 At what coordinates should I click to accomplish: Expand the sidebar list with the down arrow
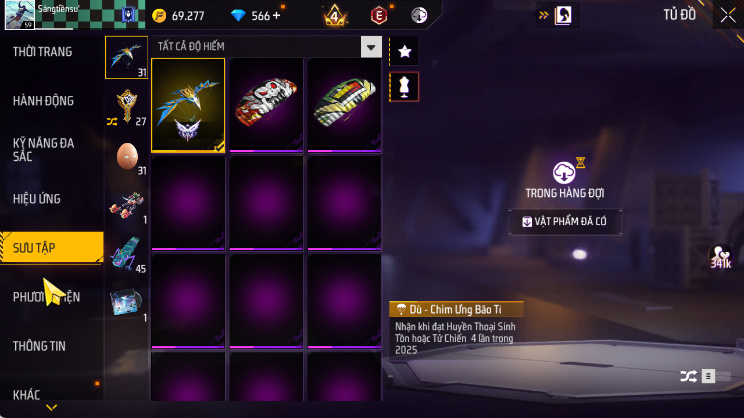tap(52, 408)
